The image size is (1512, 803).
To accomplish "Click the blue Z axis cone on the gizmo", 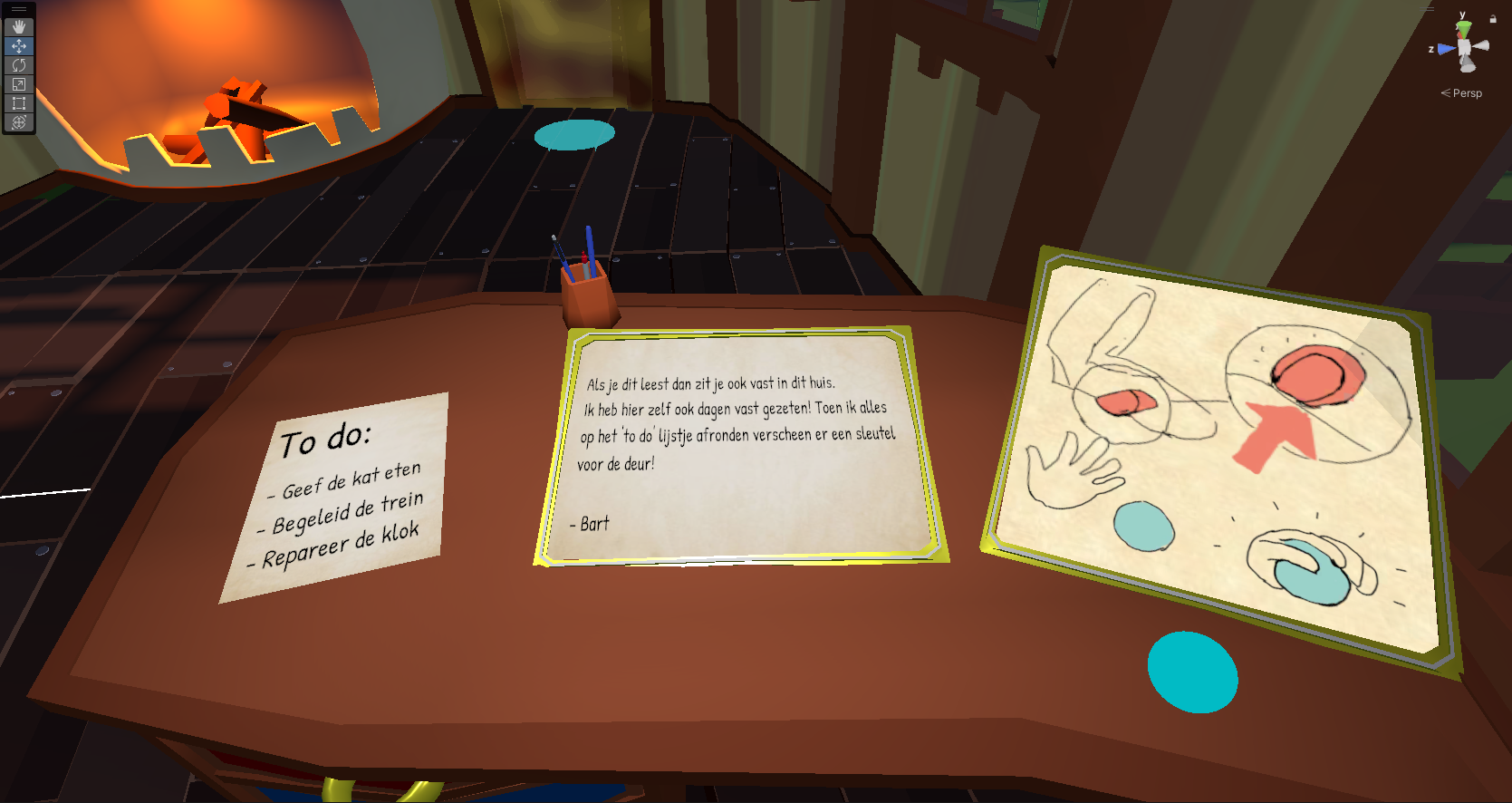I will pos(1446,49).
